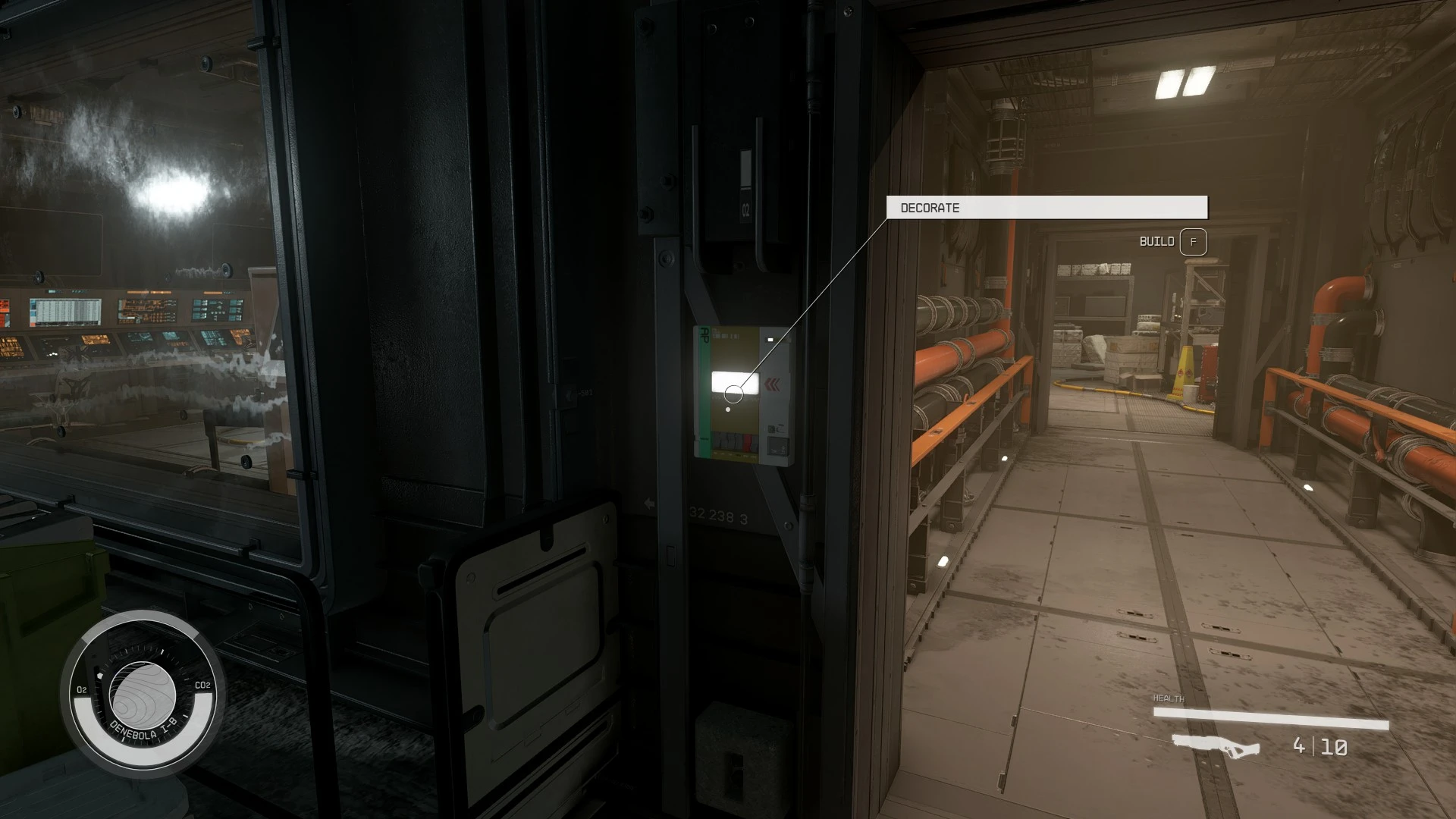Click the CO2 label on the environment gauge
The width and height of the screenshot is (1456, 819).
pos(202,685)
